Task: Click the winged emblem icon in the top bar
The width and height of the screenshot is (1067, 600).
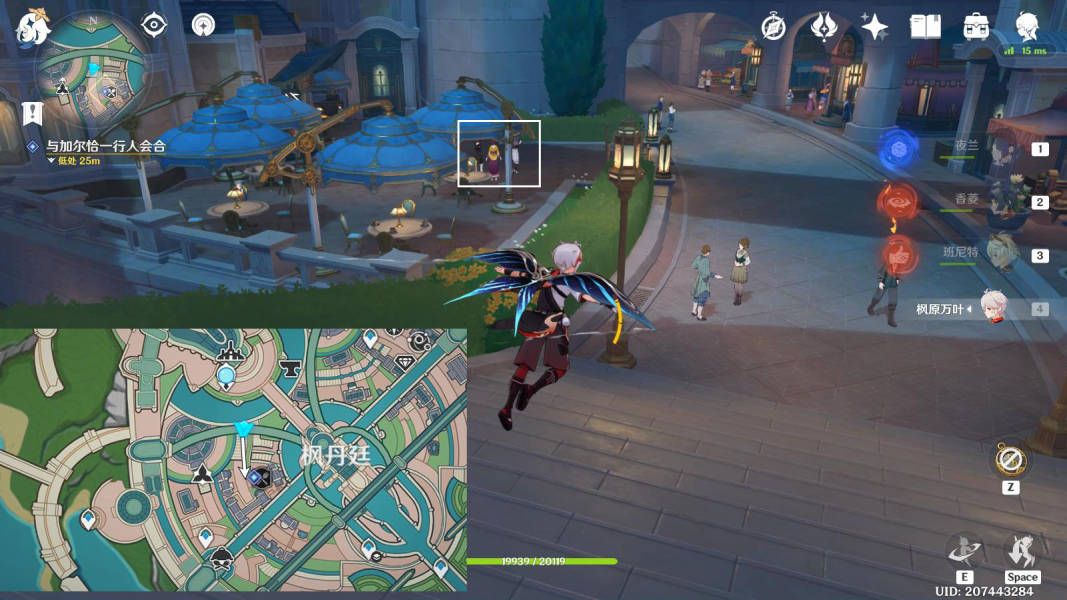Action: coord(824,27)
